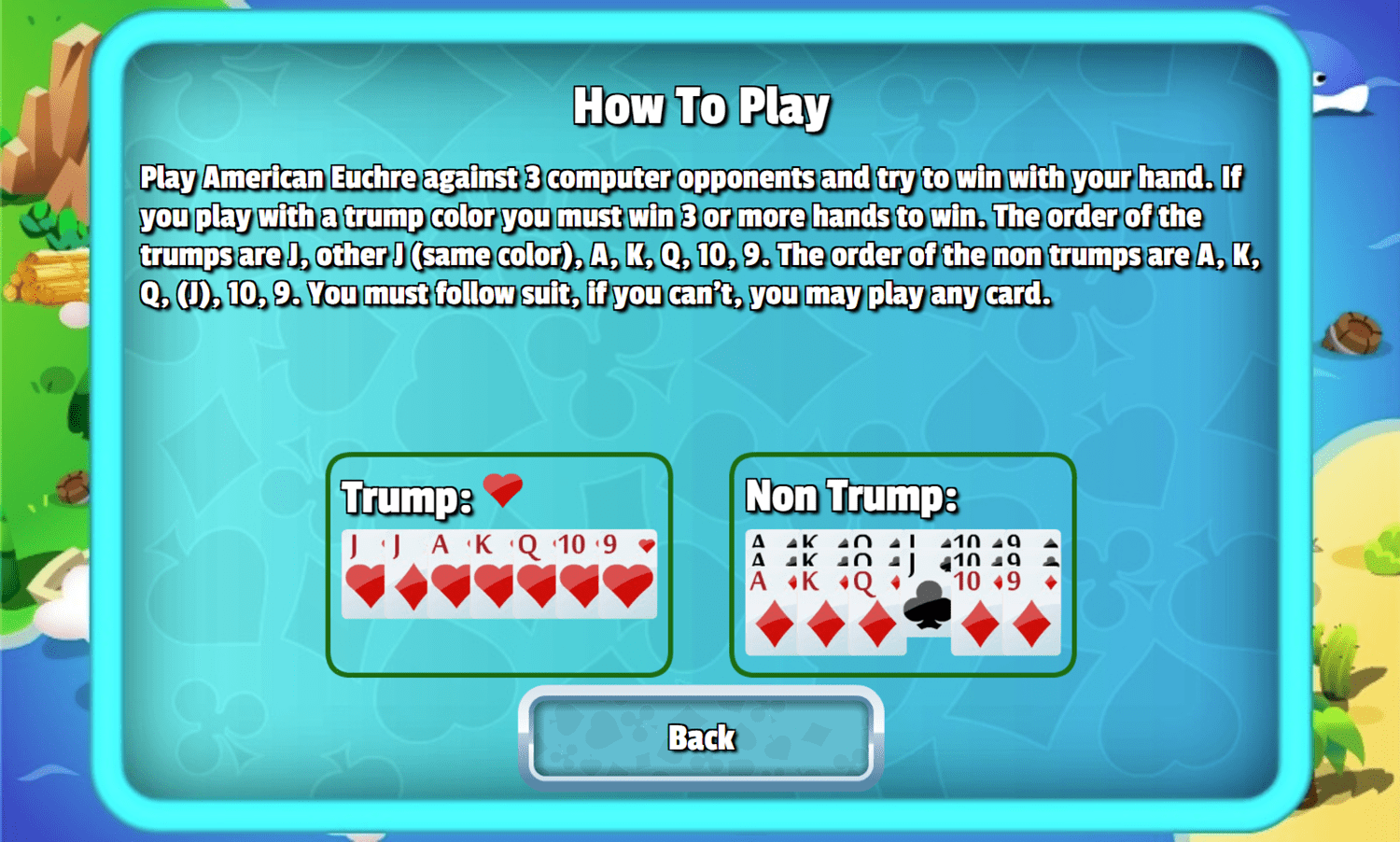
Task: Click the black club suit icon in Non Trump panel
Action: pos(927,605)
